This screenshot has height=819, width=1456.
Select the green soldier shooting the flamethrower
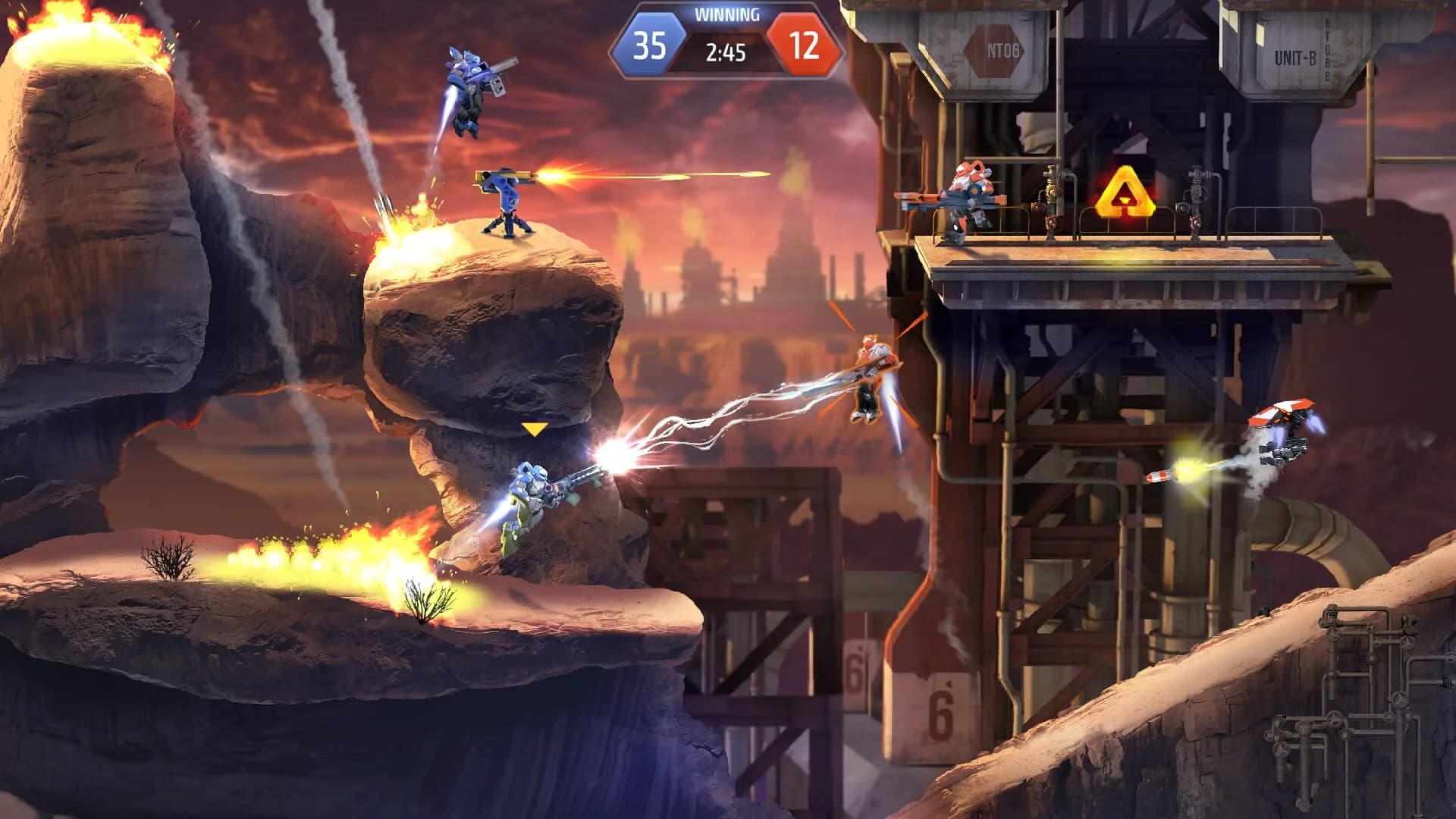coord(531,500)
